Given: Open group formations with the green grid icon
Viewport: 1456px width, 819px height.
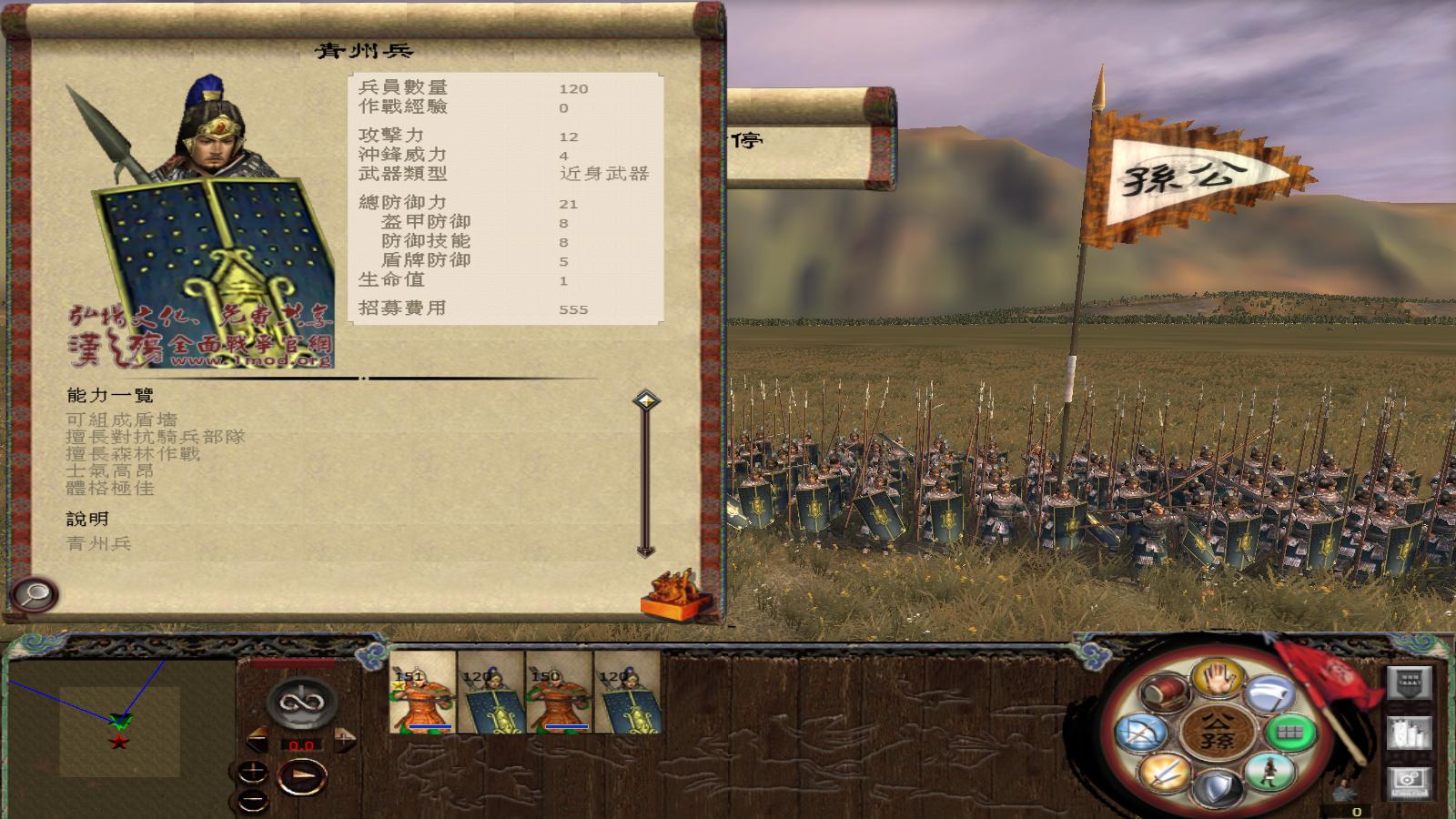Looking at the screenshot, I should tap(1289, 733).
